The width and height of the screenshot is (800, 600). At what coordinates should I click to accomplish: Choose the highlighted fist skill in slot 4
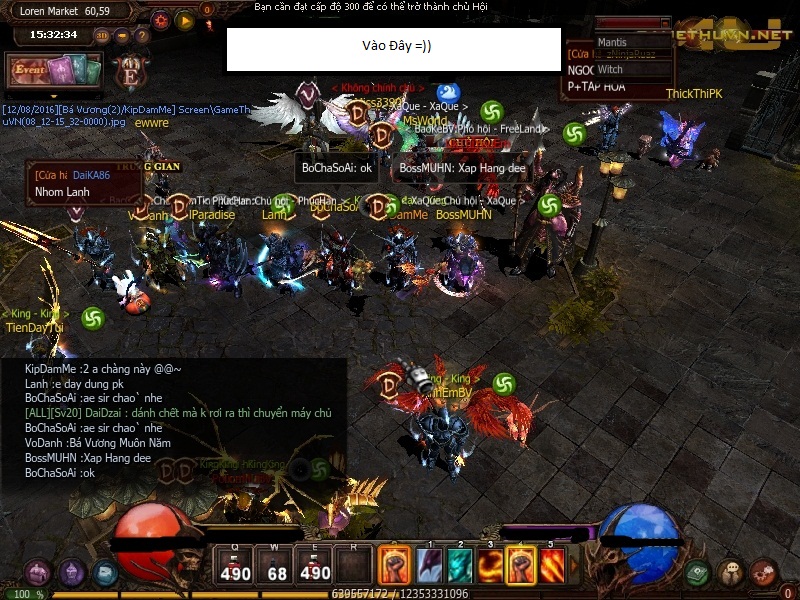click(520, 566)
